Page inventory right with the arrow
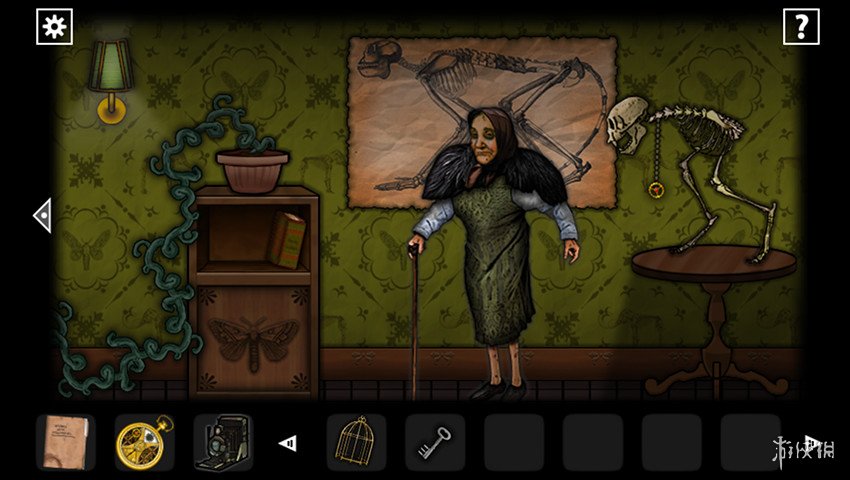The height and width of the screenshot is (480, 850). tap(812, 443)
